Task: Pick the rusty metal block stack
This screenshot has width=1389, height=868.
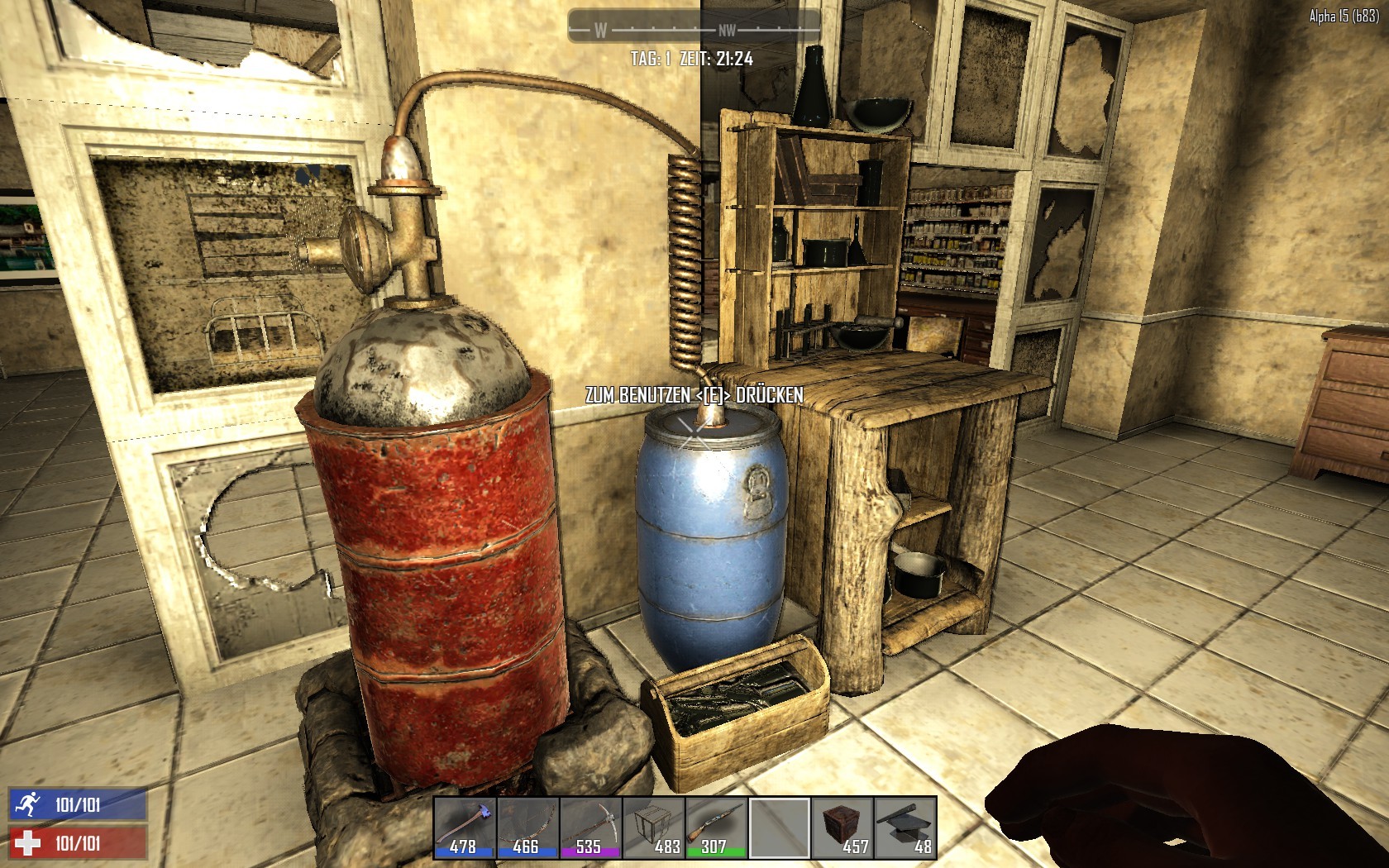Action: [842, 827]
